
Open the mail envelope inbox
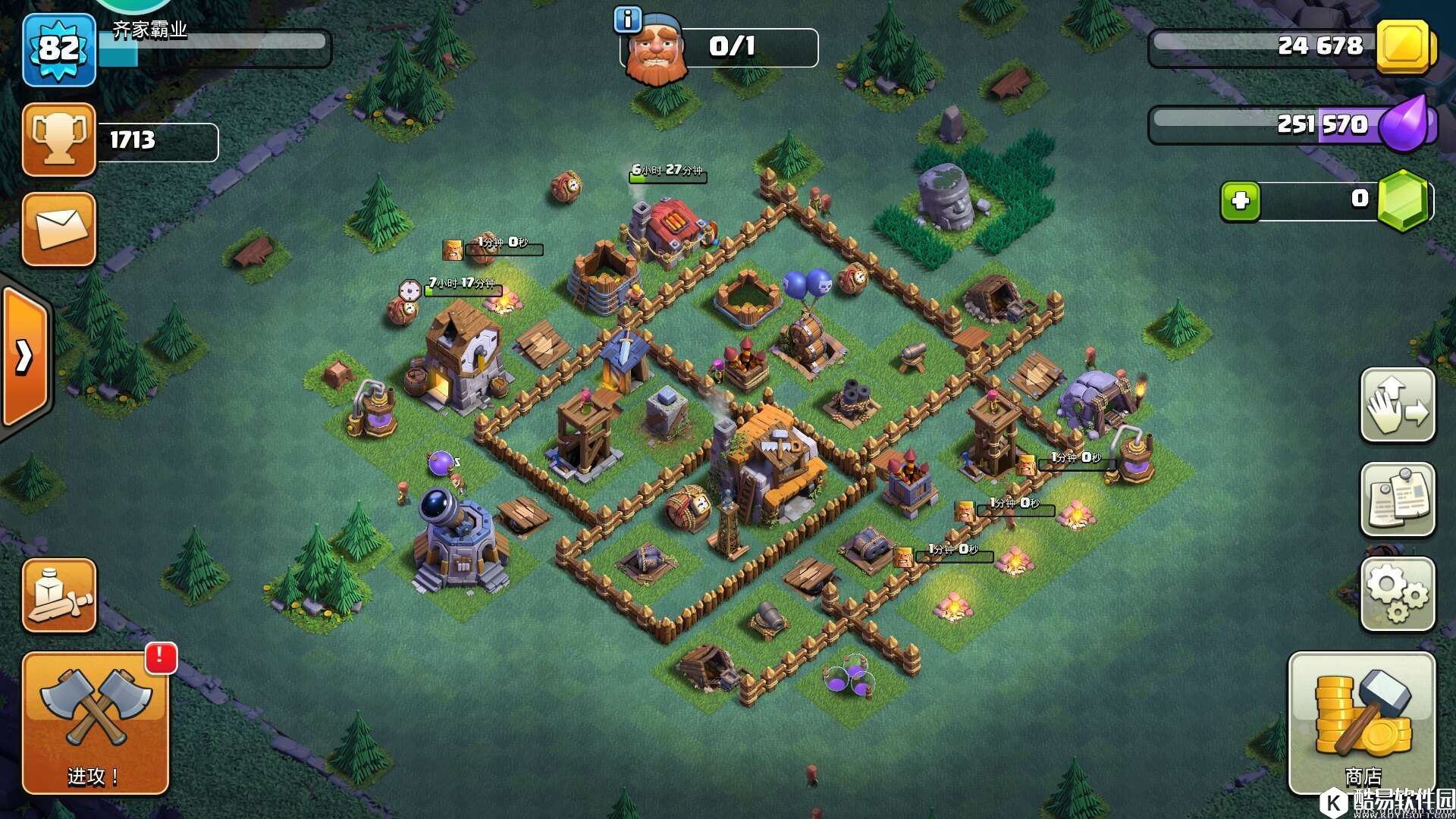[x=59, y=229]
